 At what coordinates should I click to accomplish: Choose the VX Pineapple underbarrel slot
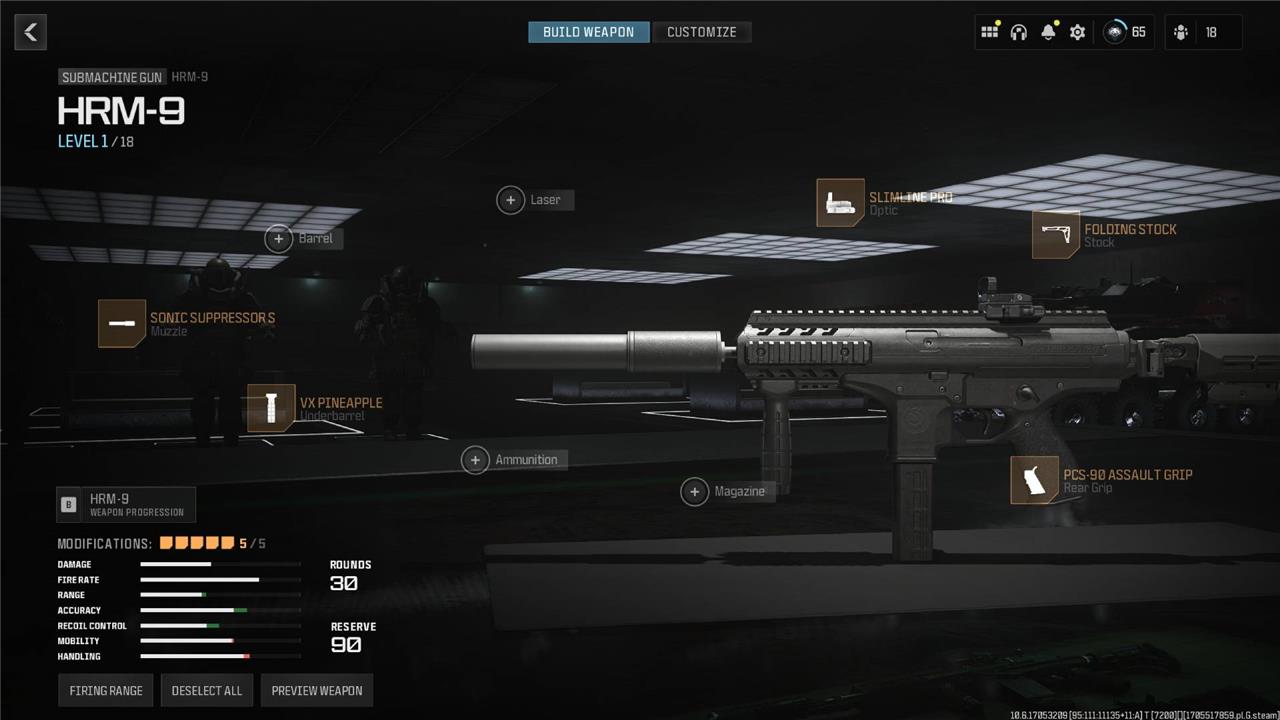271,408
